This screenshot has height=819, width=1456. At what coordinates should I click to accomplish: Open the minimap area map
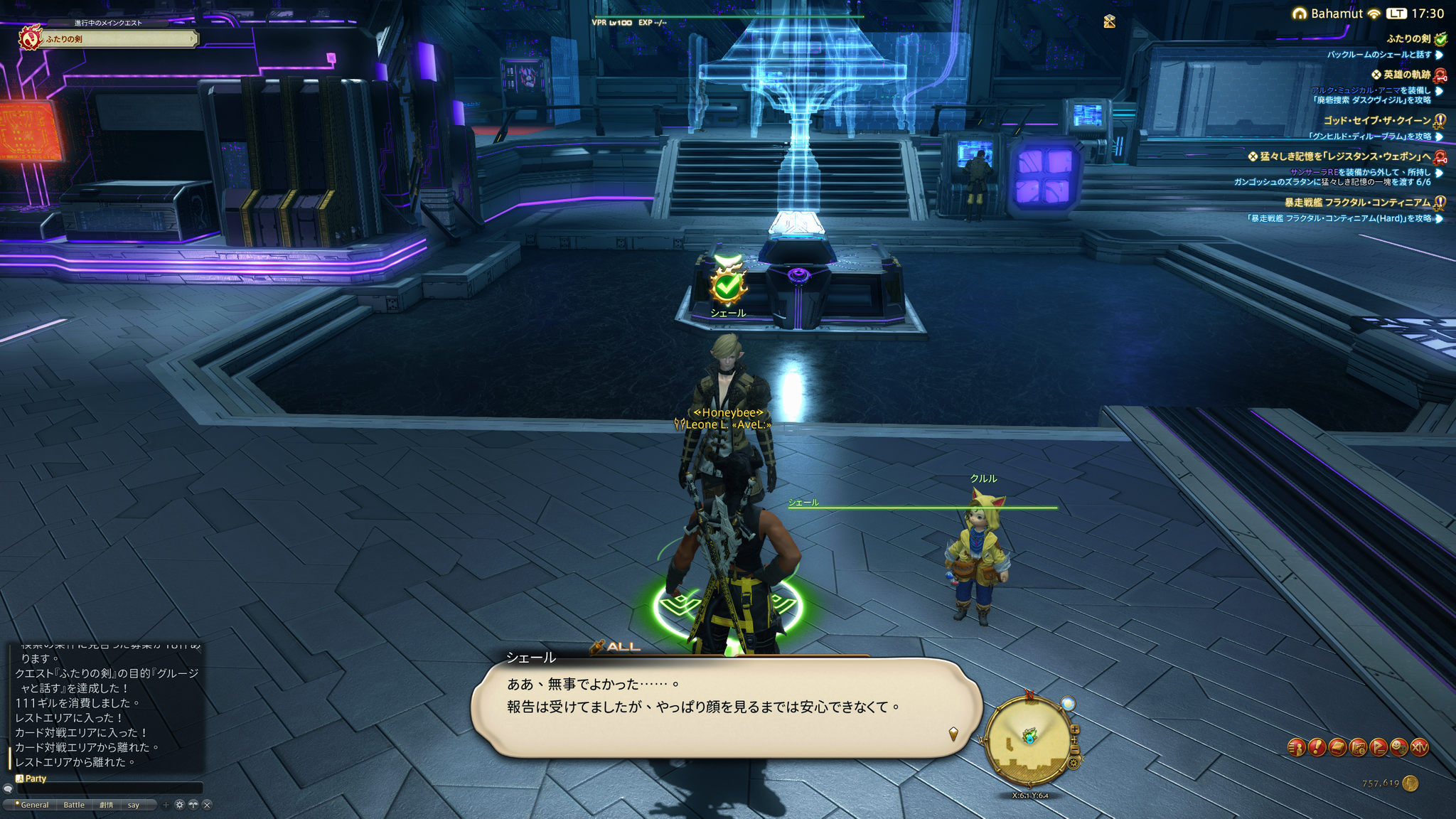tap(1027, 740)
